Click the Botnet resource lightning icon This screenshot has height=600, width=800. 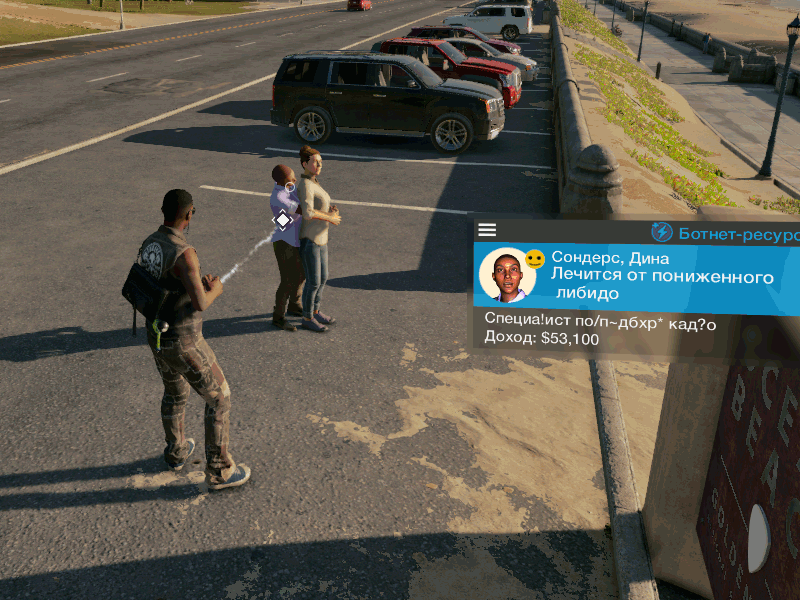pos(662,232)
